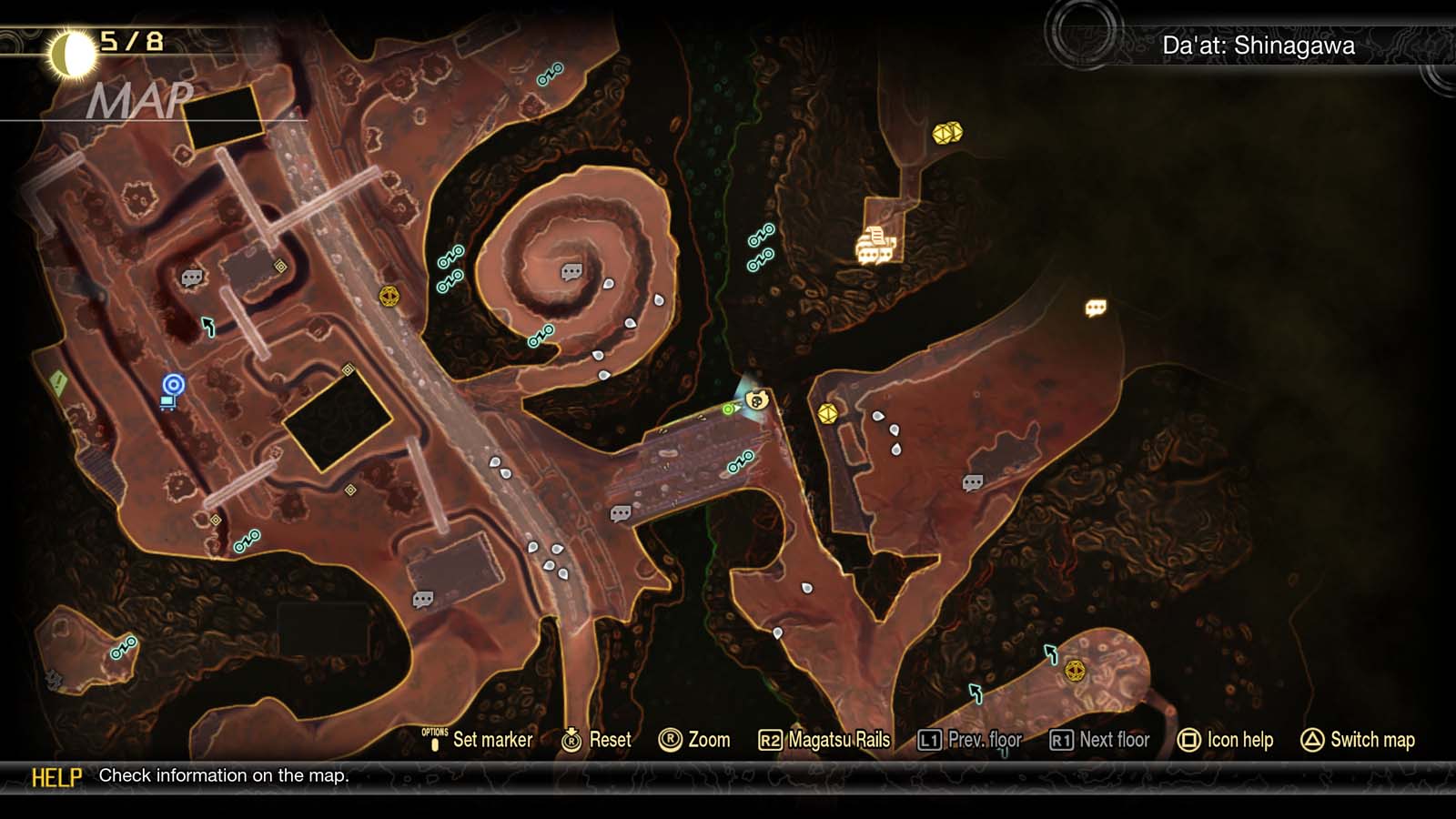Open the Icon help panel
The image size is (1456, 819).
(1240, 740)
